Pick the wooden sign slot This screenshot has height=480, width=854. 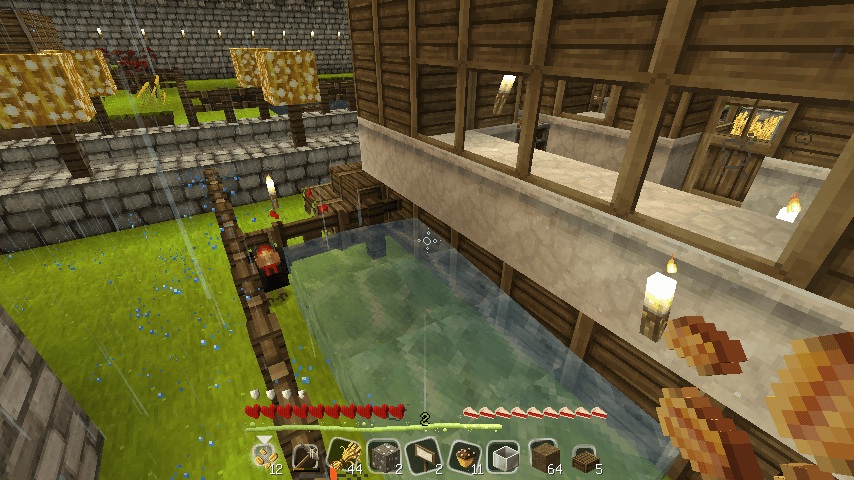tap(424, 456)
